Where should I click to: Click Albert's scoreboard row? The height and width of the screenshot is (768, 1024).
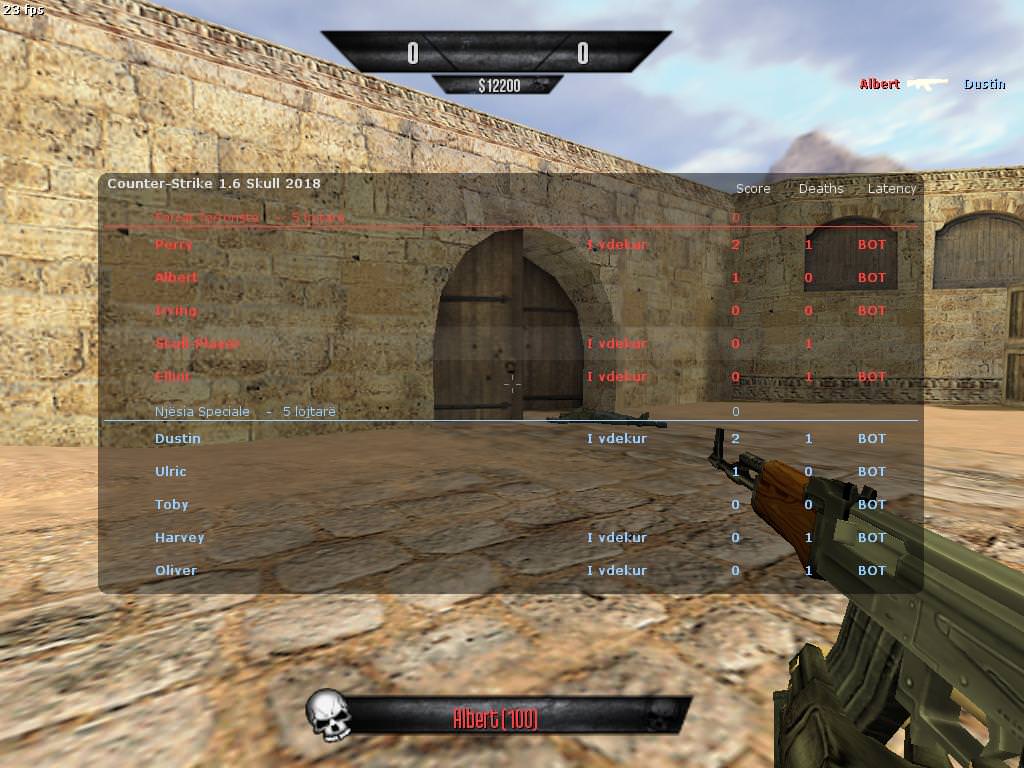176,277
